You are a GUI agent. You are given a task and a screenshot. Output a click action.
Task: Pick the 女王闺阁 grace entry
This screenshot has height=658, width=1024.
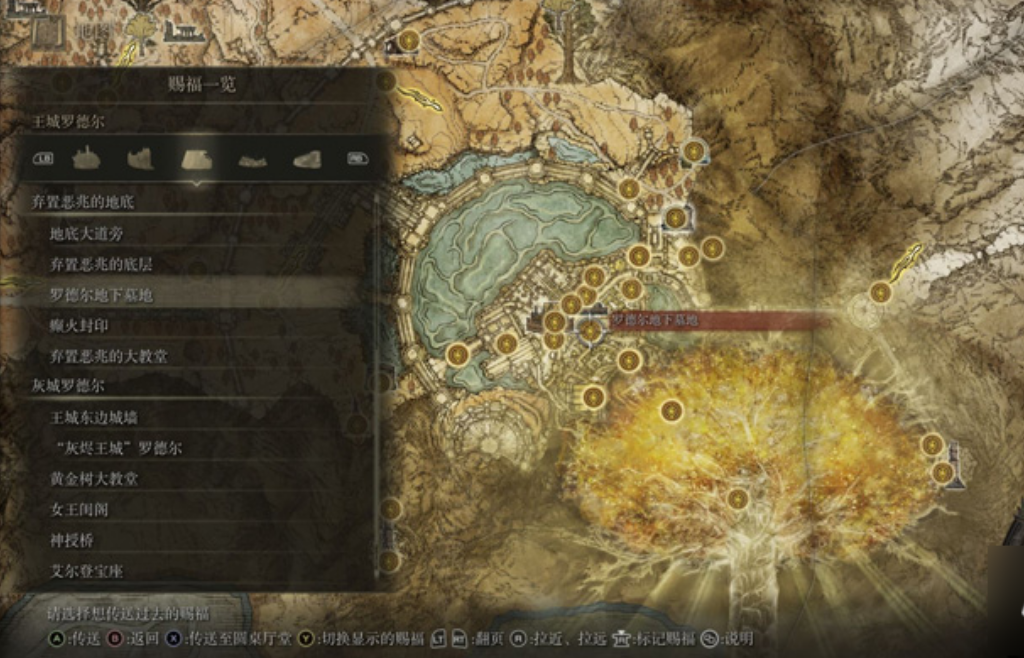click(79, 509)
